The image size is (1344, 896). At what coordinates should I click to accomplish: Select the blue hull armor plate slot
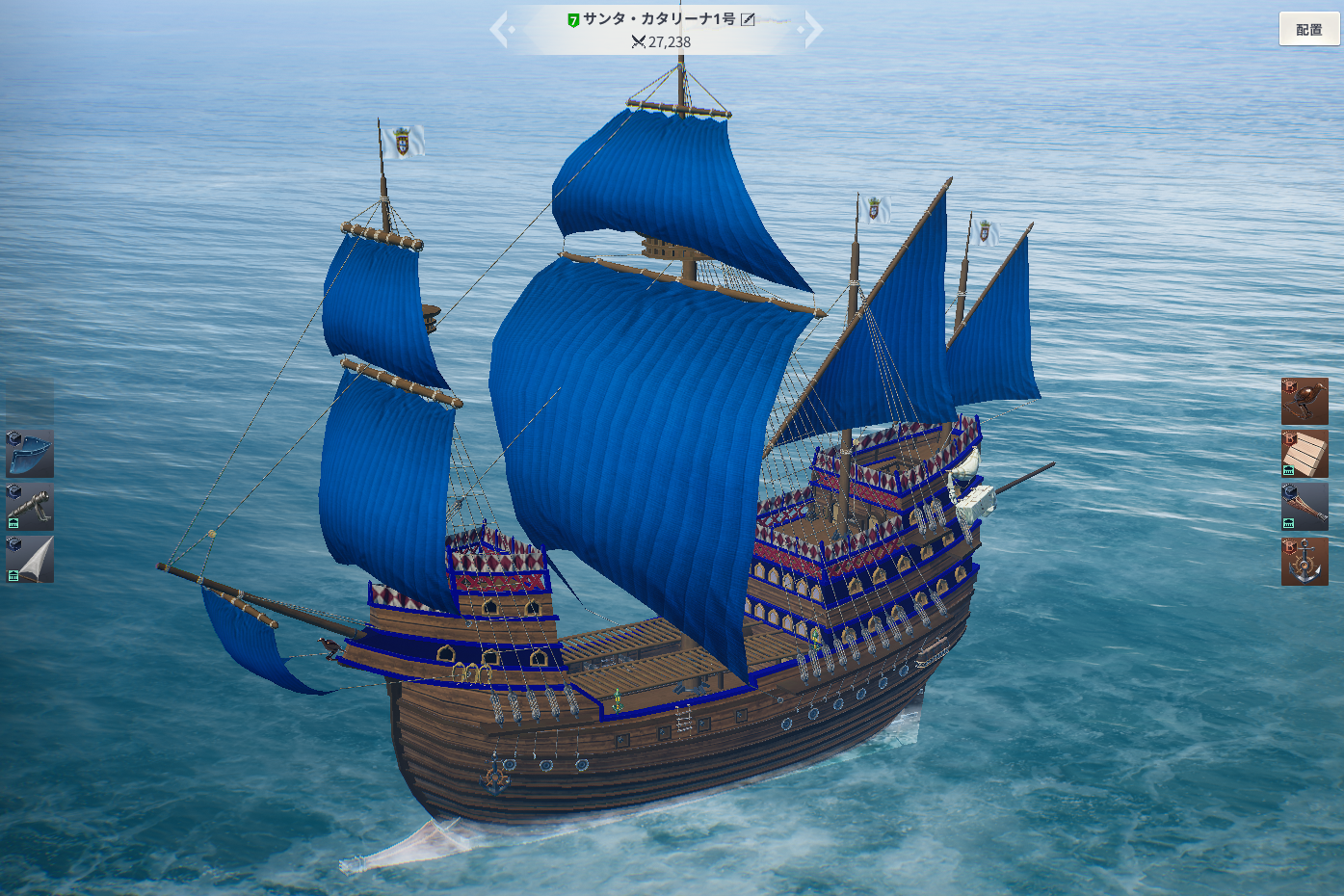click(30, 454)
